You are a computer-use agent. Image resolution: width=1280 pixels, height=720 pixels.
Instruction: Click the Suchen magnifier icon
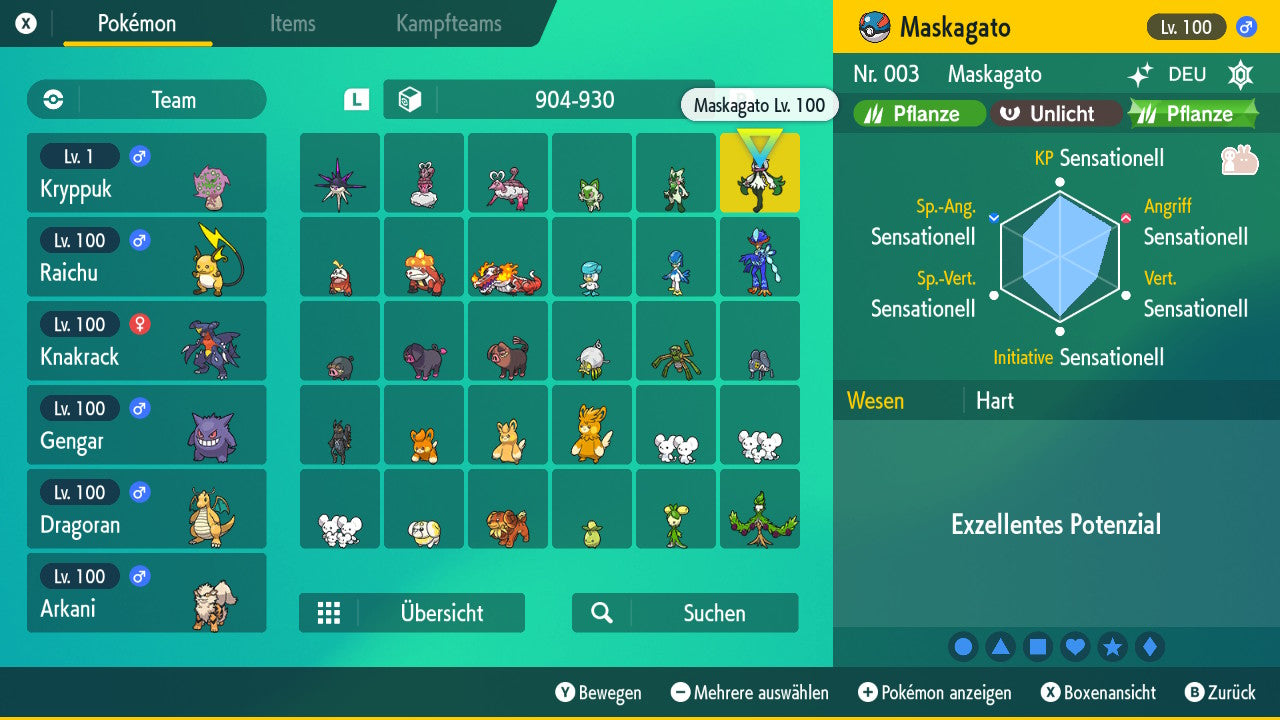tap(601, 613)
